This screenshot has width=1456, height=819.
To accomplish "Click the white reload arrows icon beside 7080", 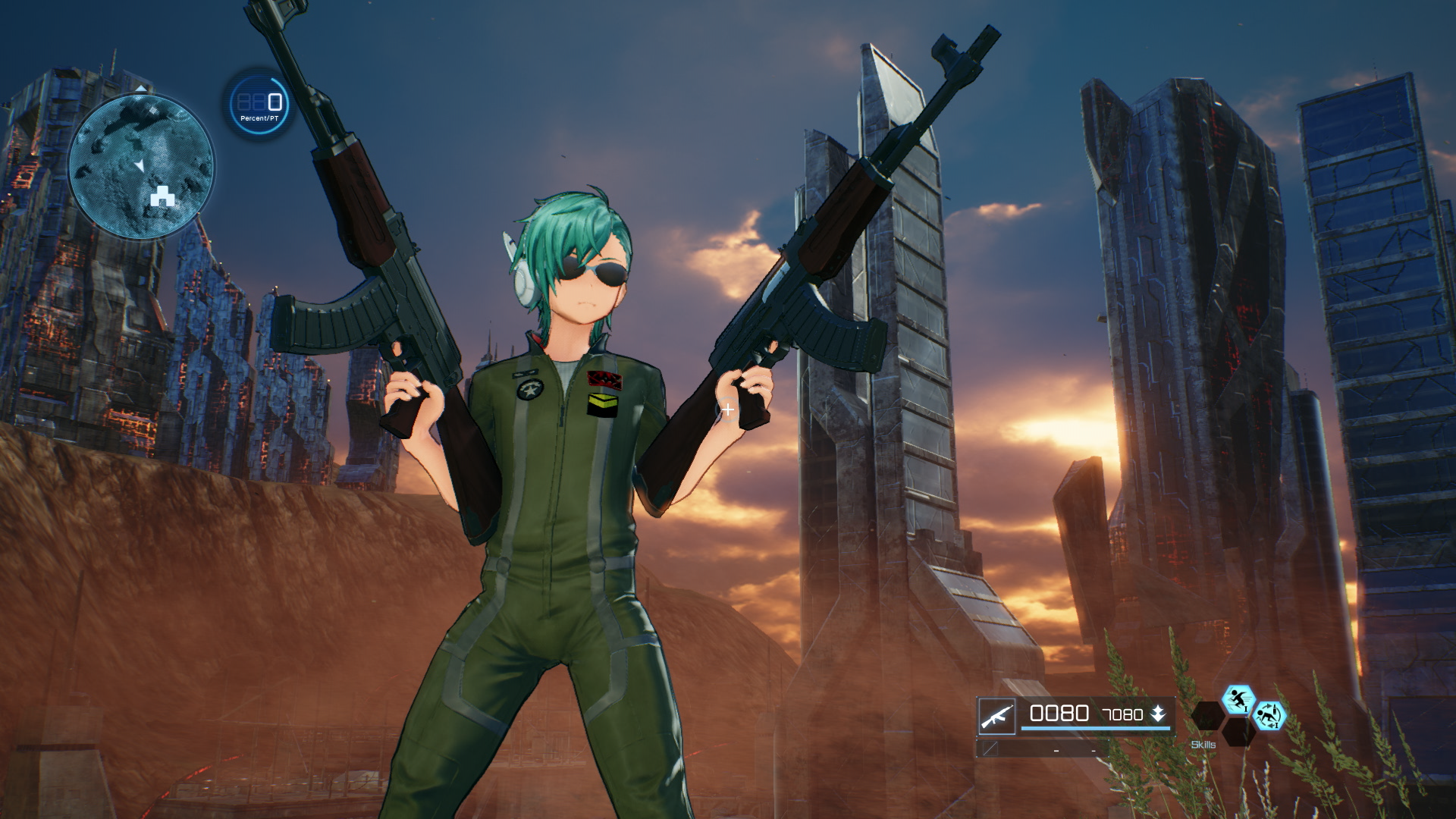I will coord(1158,713).
